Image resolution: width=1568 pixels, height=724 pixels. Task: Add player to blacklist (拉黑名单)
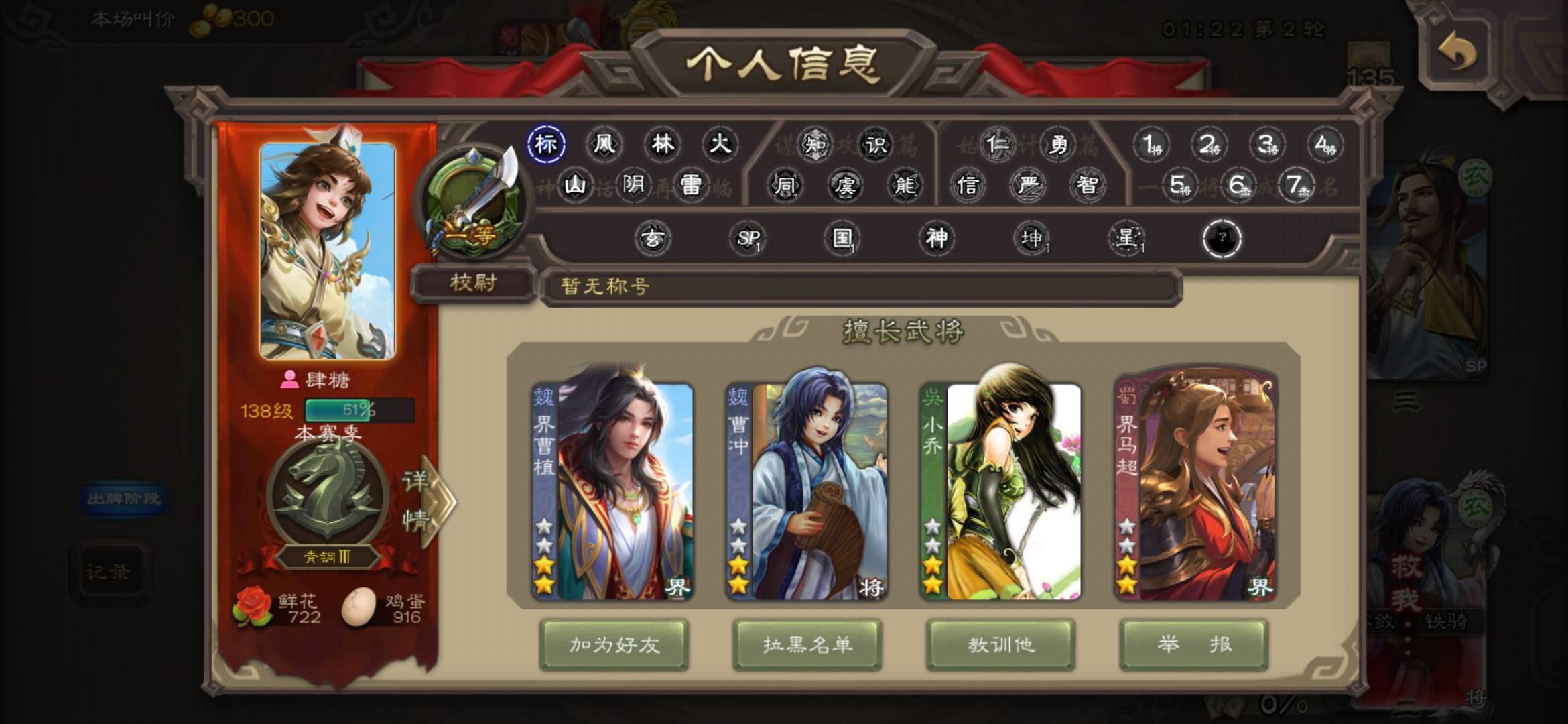[807, 644]
